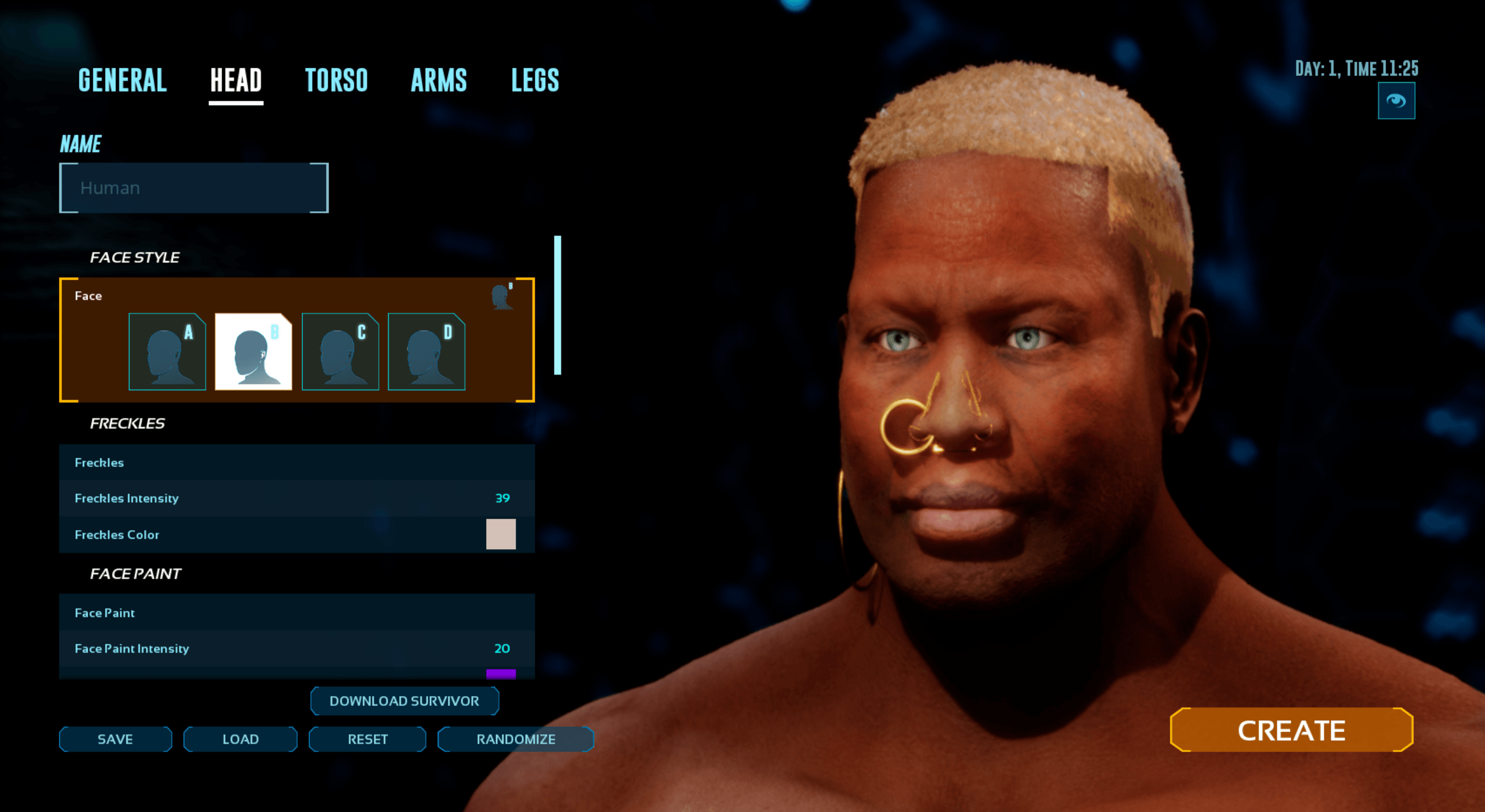Toggle the eye preview icon near the clock
Screen dimensions: 1485x812
point(1397,101)
